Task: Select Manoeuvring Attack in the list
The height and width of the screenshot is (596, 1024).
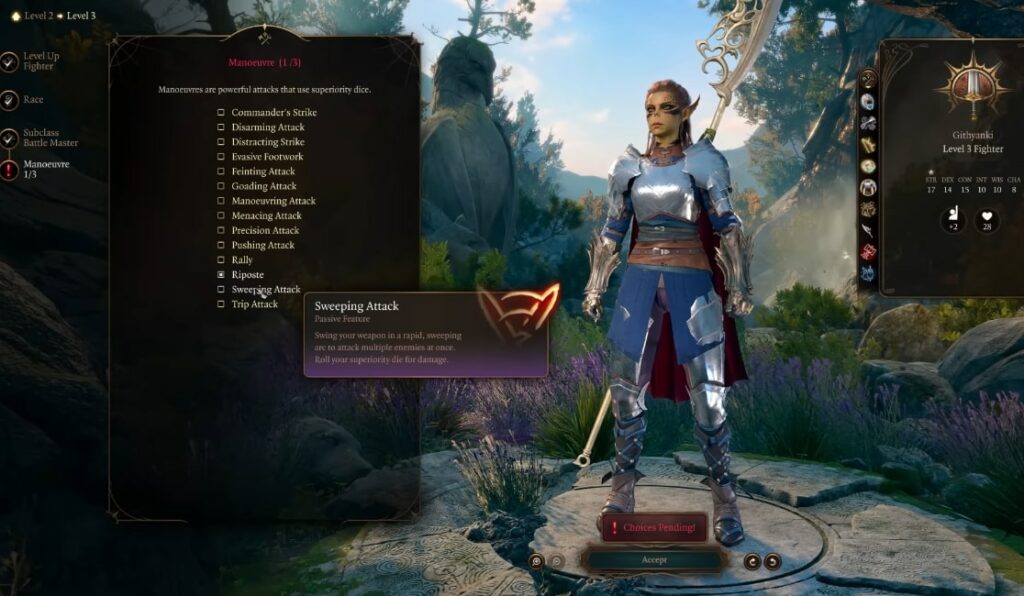Action: [x=221, y=201]
